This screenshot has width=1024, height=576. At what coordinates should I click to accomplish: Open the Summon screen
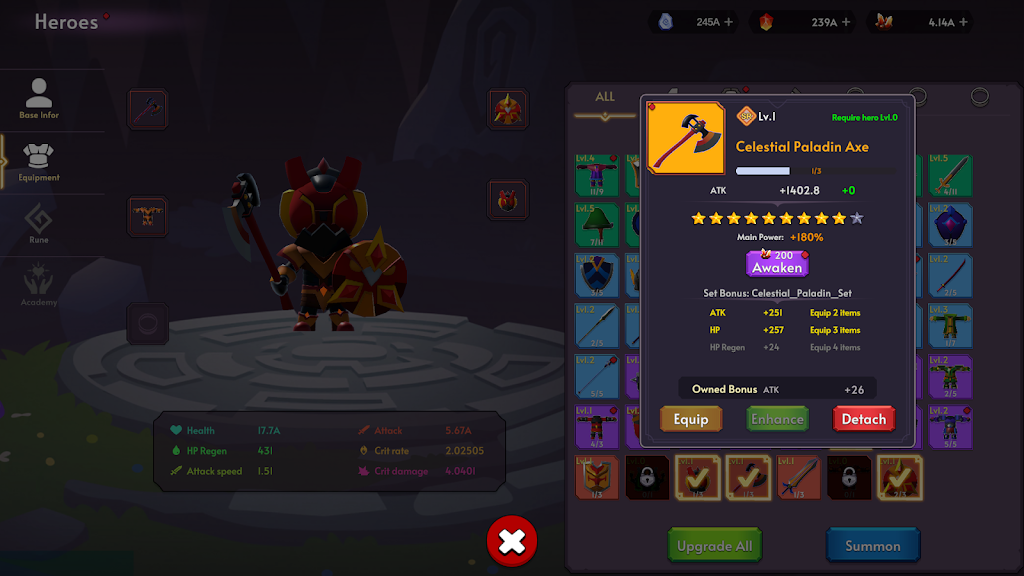(872, 546)
